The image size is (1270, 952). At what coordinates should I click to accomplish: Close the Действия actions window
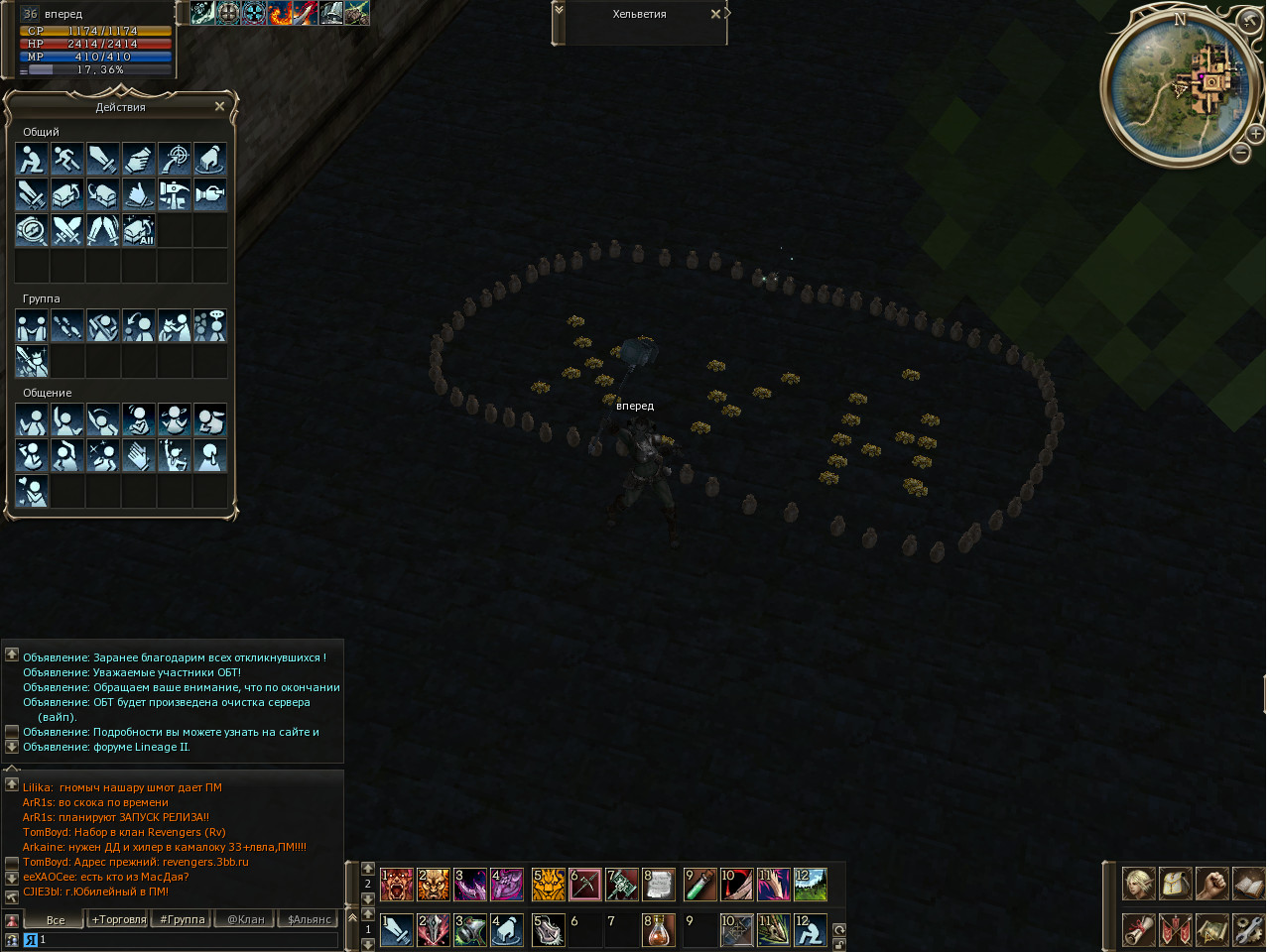pyautogui.click(x=219, y=106)
